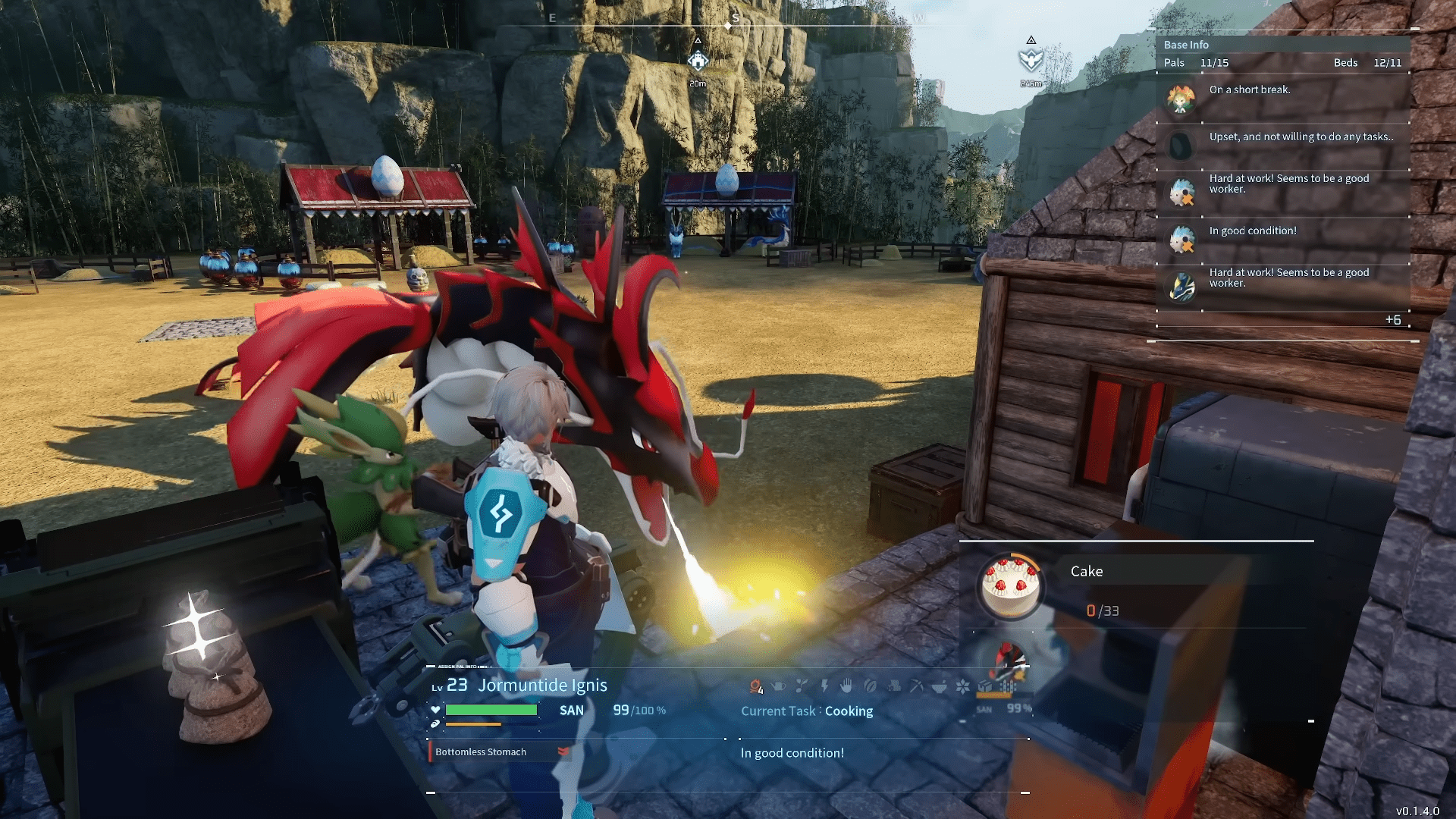Click the compass base marker at 20m

coord(698,61)
